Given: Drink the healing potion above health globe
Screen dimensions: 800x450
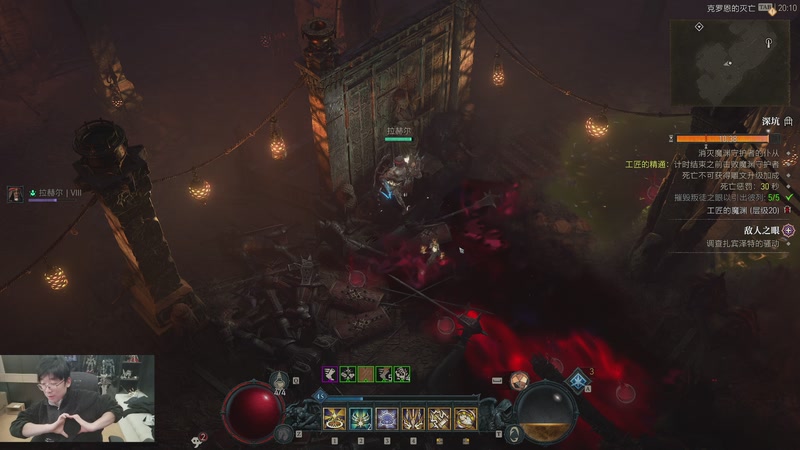Looking at the screenshot, I should [280, 383].
